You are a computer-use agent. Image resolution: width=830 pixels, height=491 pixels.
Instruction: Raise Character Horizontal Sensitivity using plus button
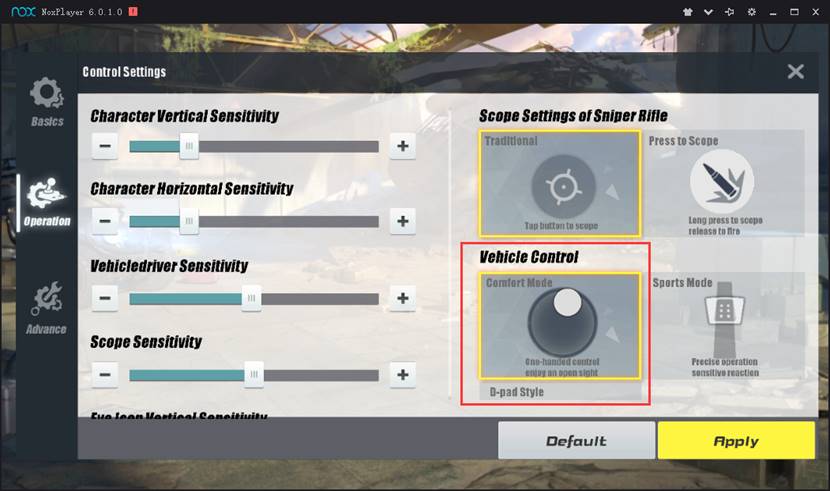click(402, 220)
